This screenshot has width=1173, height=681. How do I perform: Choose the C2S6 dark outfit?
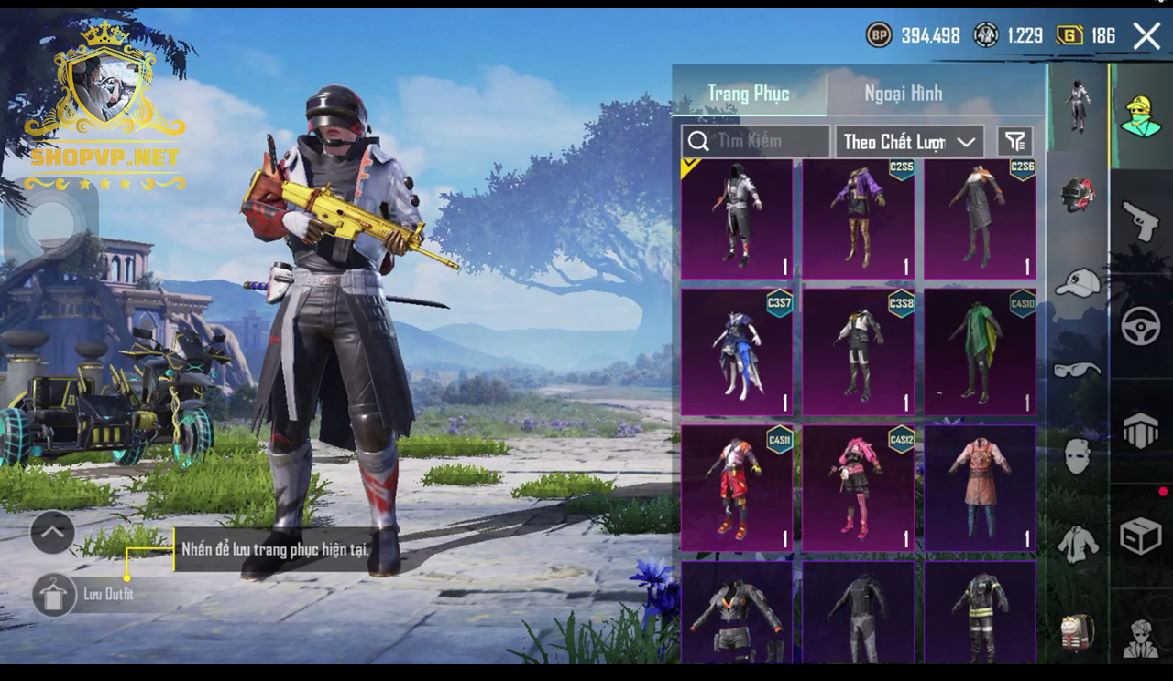coord(980,219)
